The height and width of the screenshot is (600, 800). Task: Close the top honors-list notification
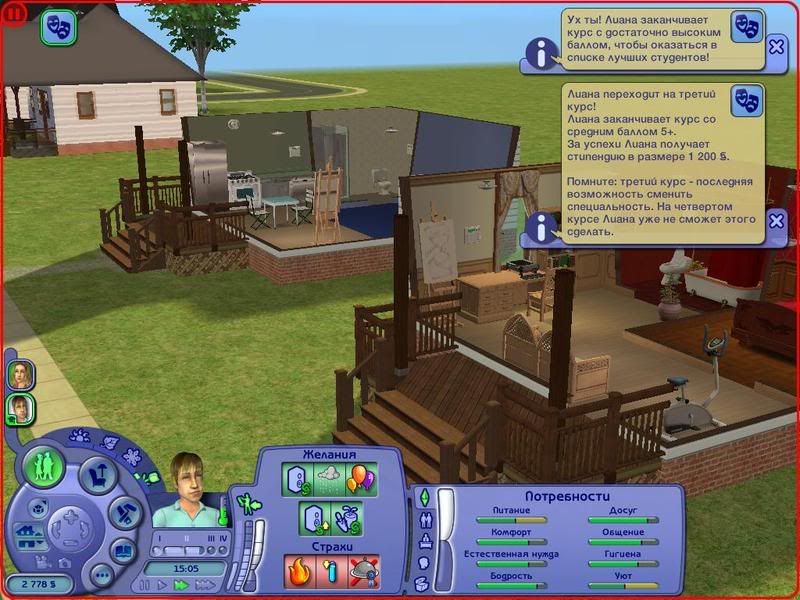[x=777, y=46]
